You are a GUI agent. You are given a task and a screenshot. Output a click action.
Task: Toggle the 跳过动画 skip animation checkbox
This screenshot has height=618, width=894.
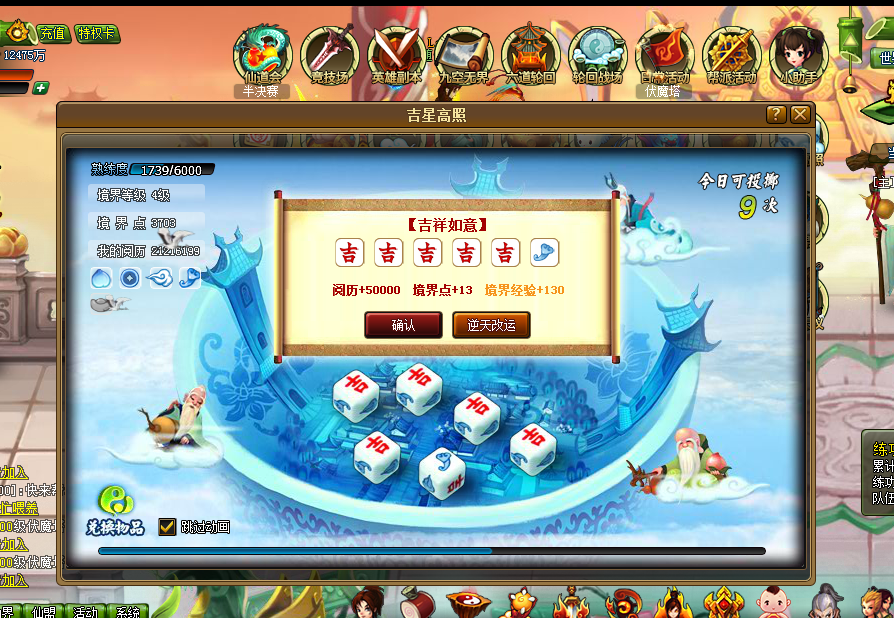click(168, 526)
